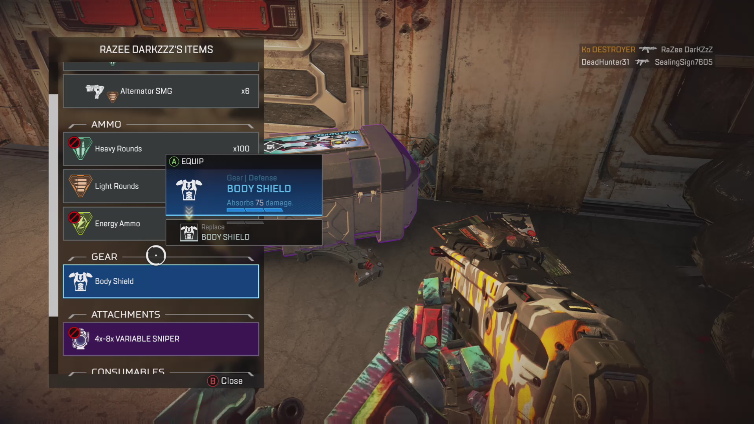Equip the highlighted Body Shield gear row
The width and height of the screenshot is (754, 424).
[161, 281]
